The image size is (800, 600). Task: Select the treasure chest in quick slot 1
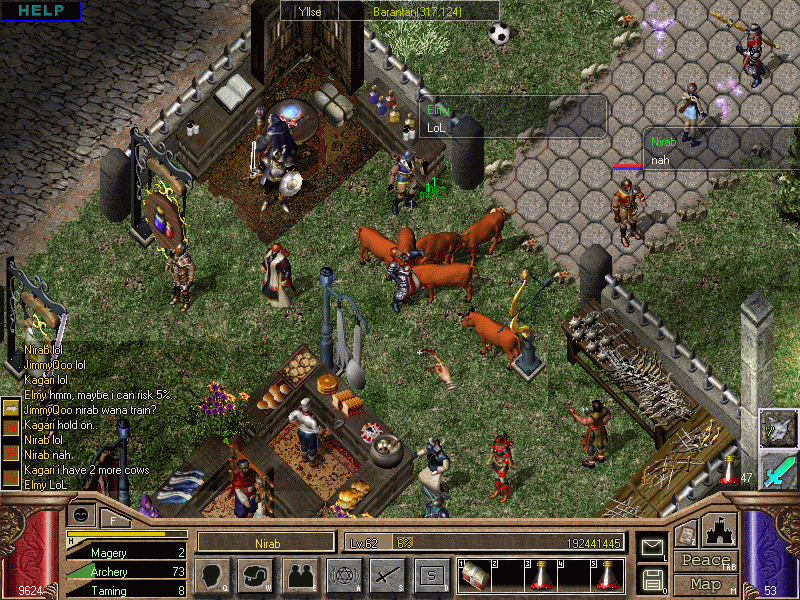click(477, 575)
